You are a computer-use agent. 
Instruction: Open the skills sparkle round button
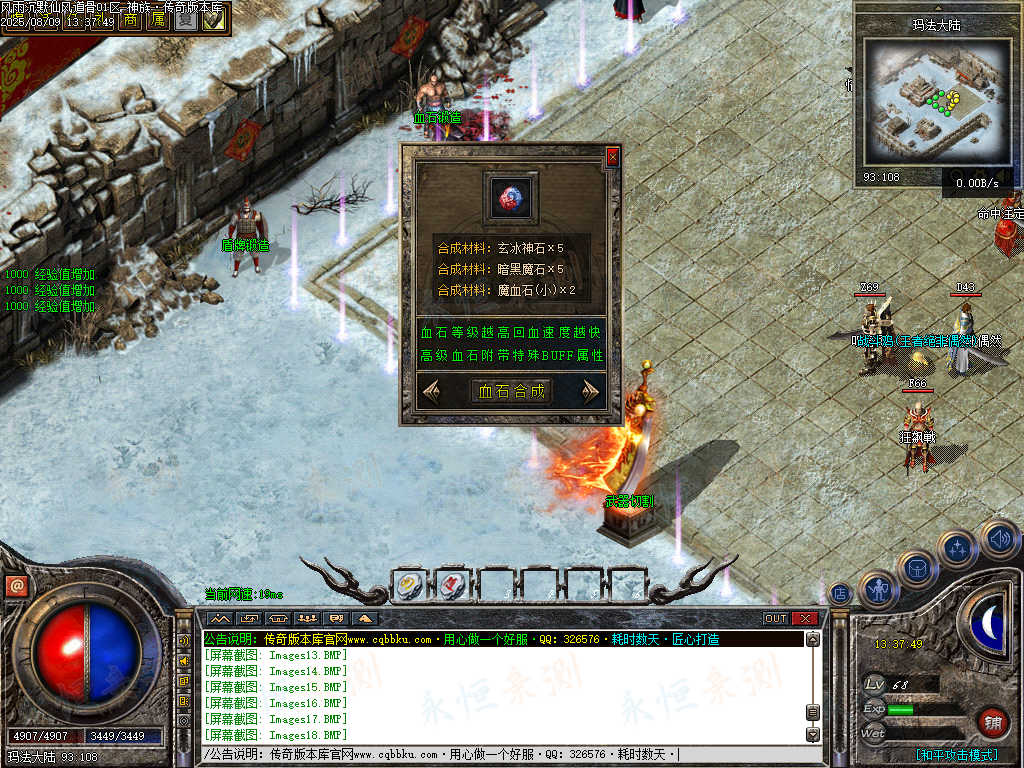(958, 548)
